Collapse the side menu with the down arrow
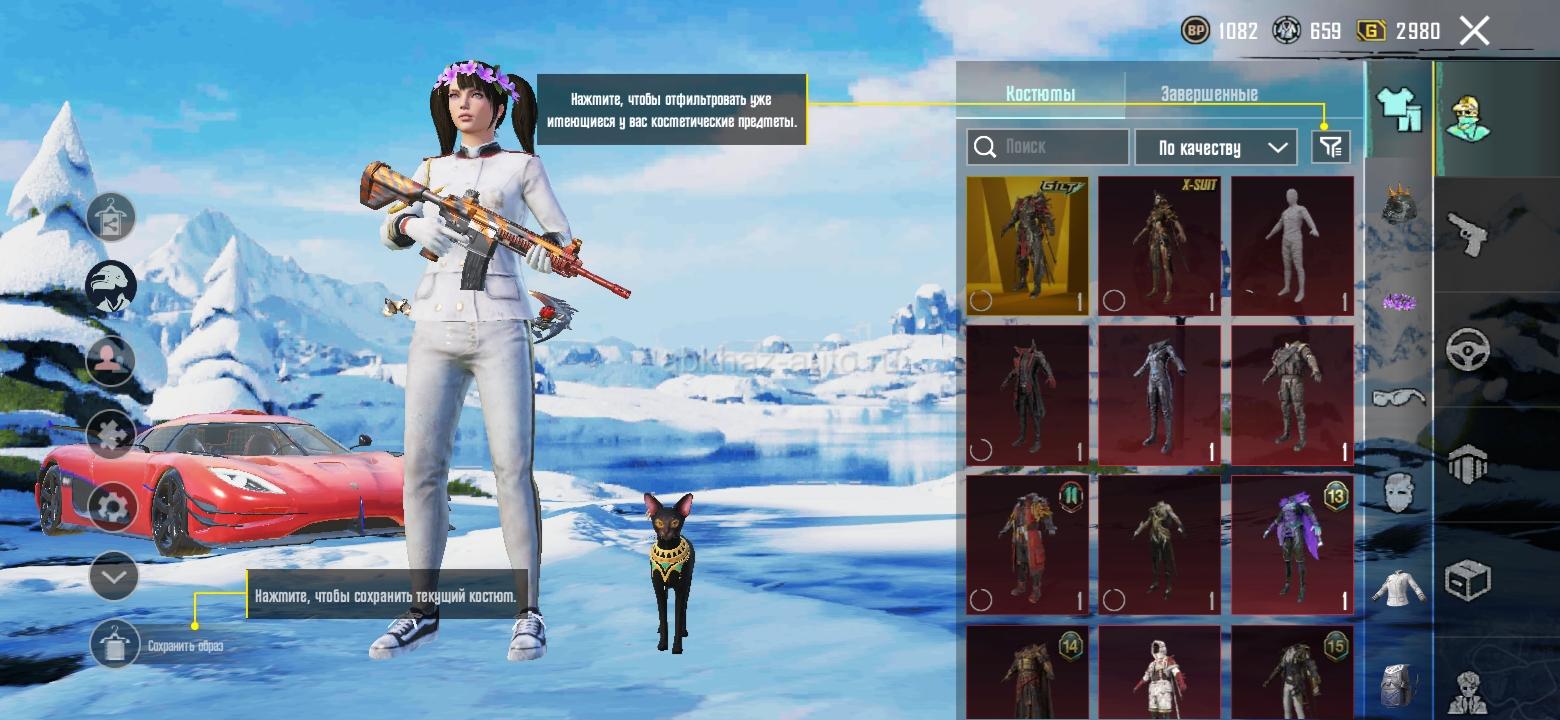Viewport: 1560px width, 720px height. [x=113, y=576]
